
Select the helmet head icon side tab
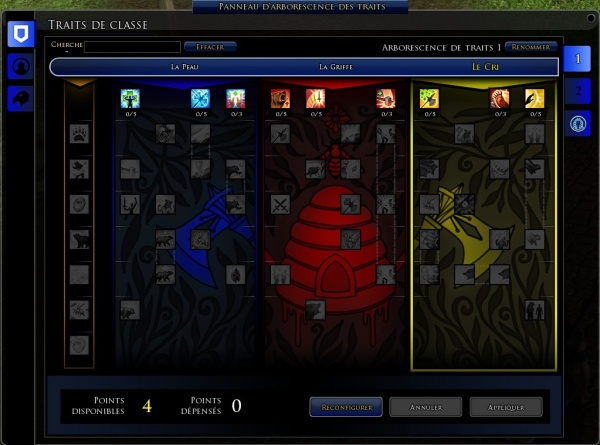(x=20, y=66)
